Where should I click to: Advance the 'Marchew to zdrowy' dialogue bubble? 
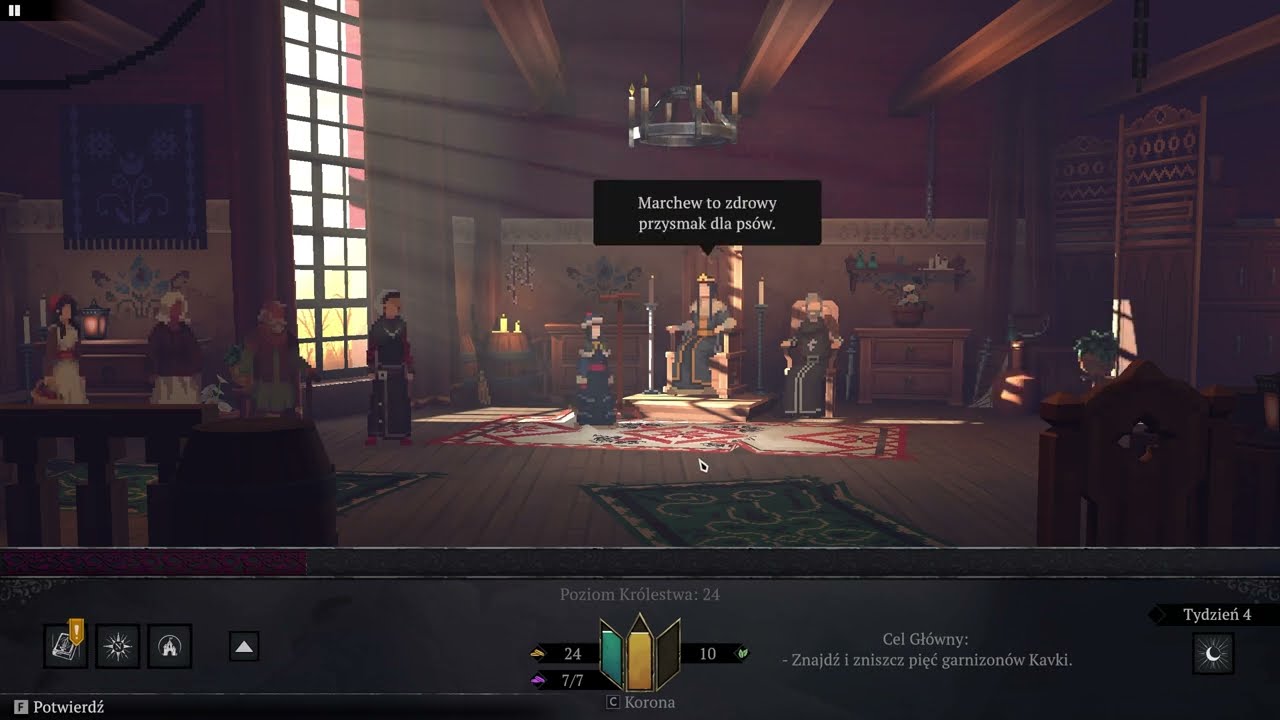click(x=707, y=213)
